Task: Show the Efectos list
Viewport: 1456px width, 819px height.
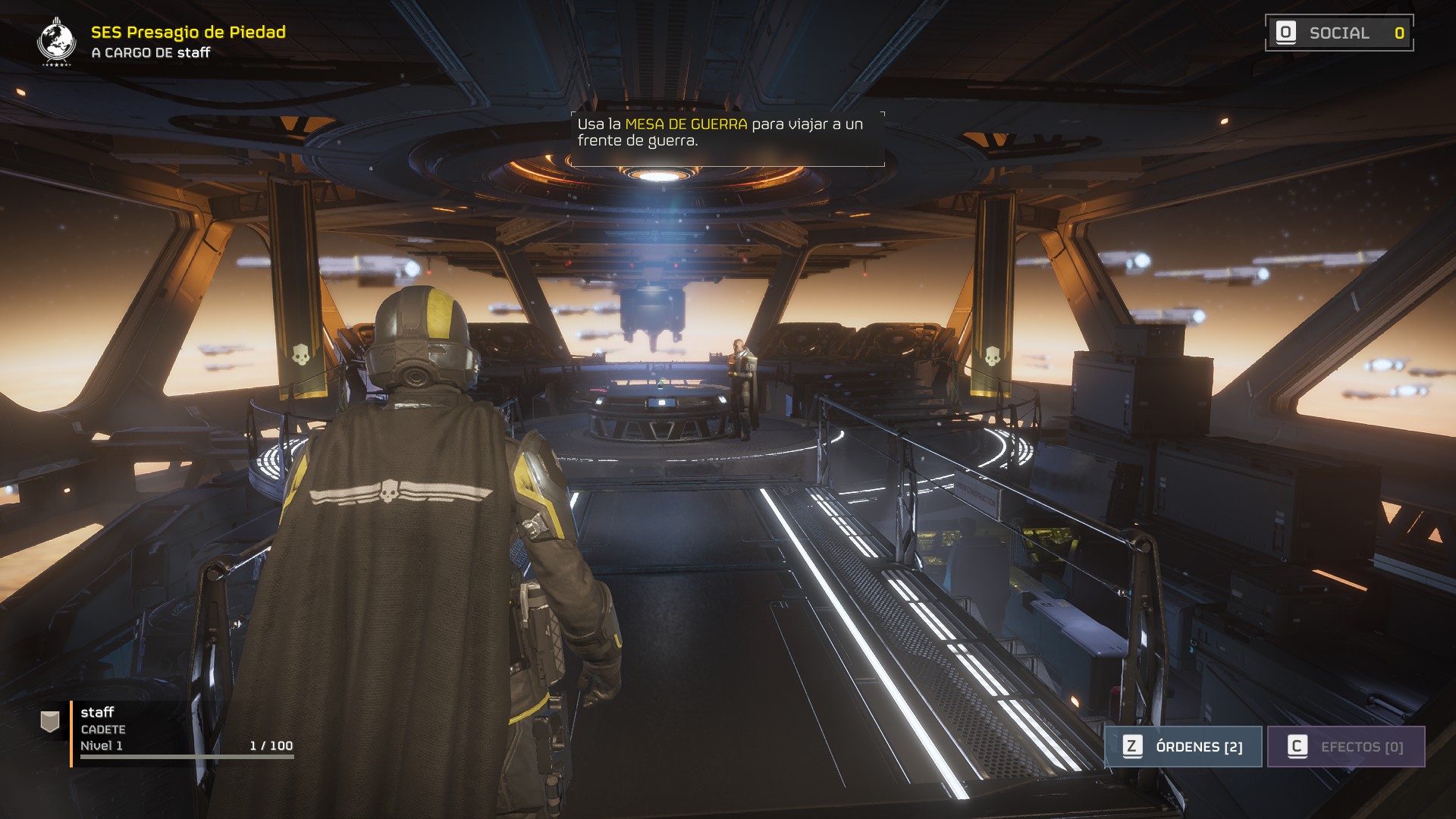Action: (1346, 746)
